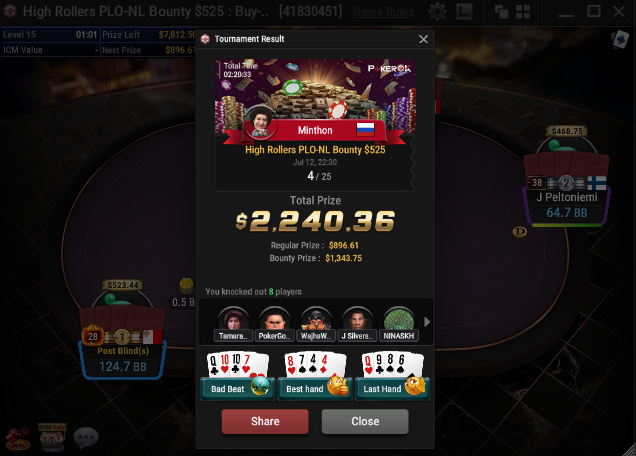This screenshot has width=636, height=456.
Task: Close the poker table window
Action: [x=620, y=11]
